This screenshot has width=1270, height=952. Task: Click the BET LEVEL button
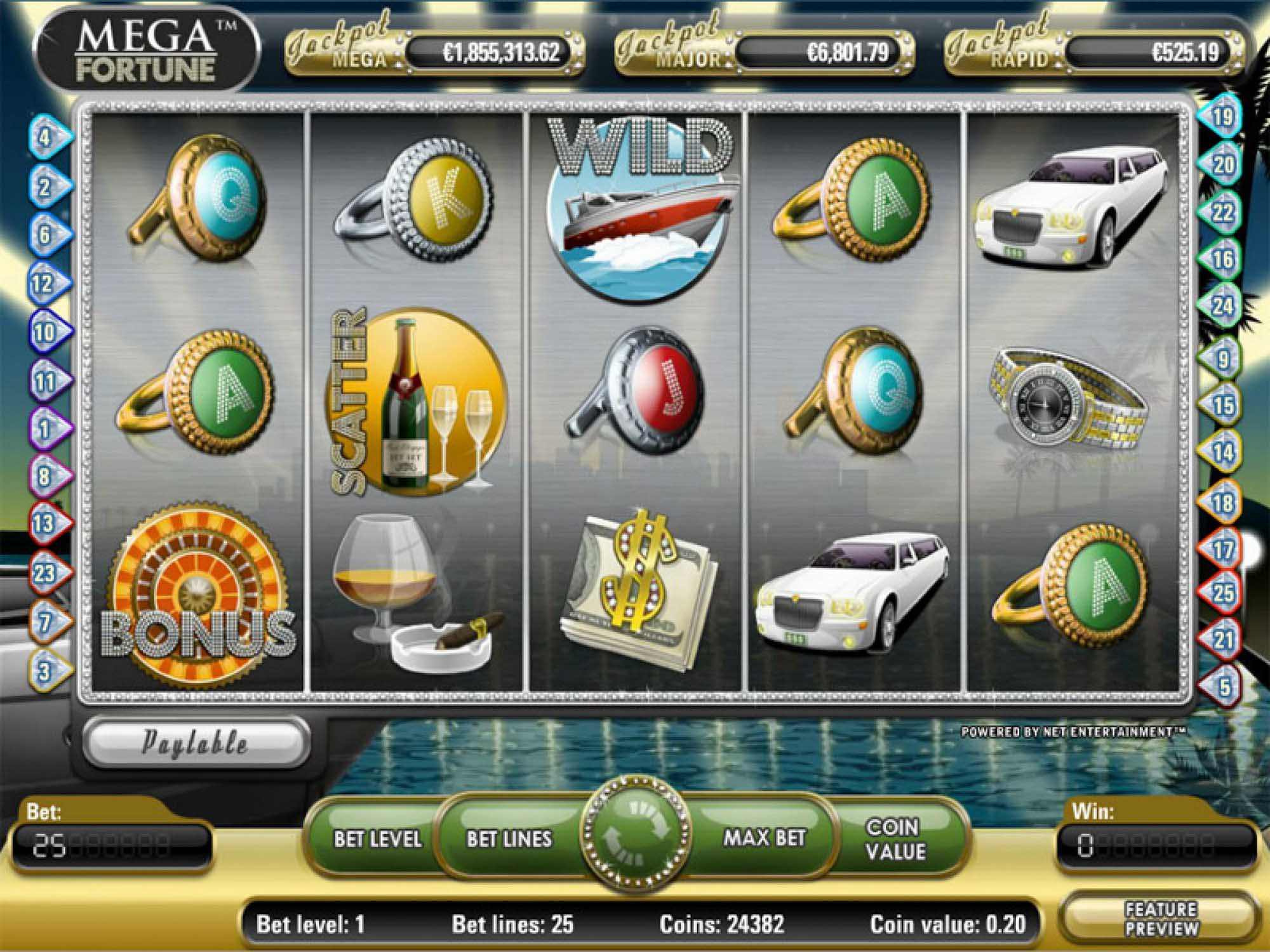(377, 838)
